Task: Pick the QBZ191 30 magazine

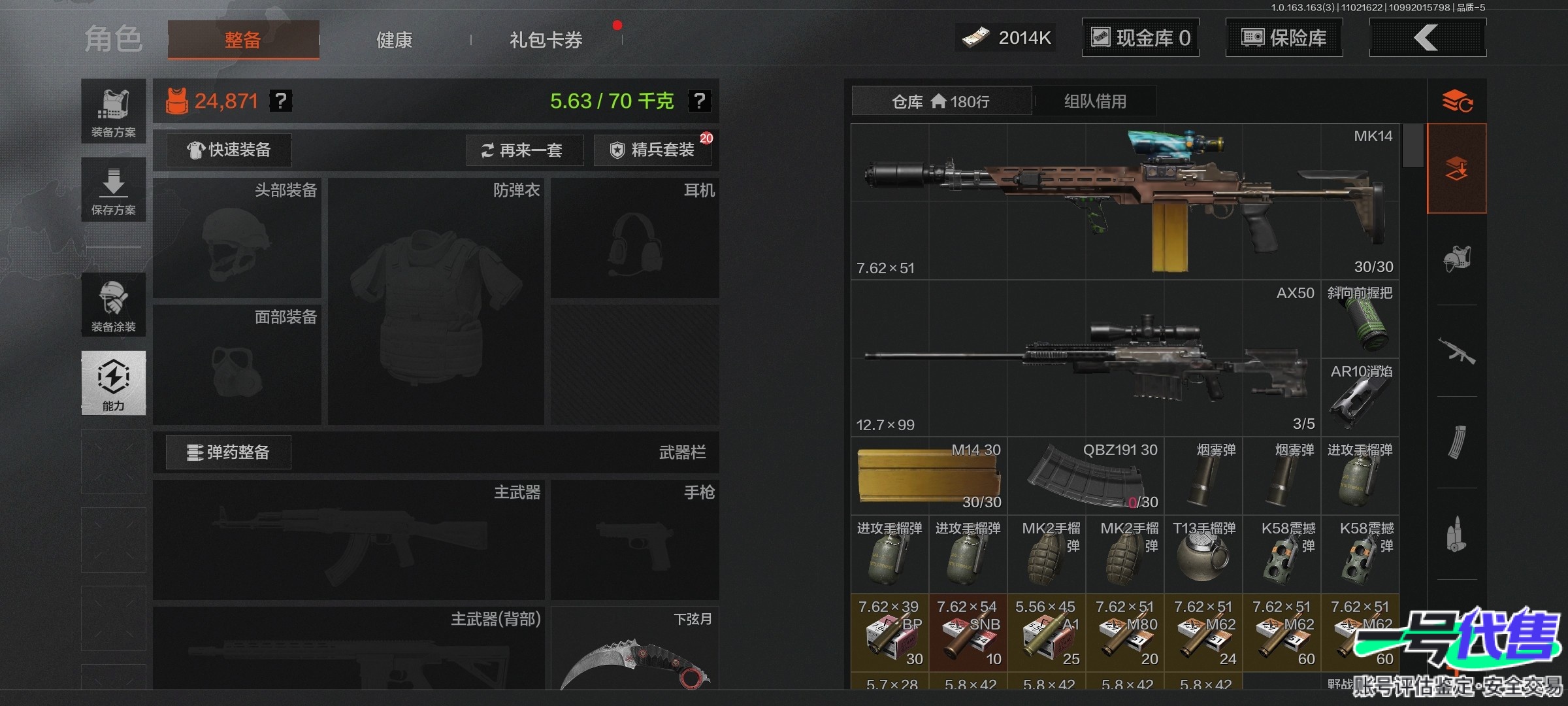Action: pos(1086,476)
